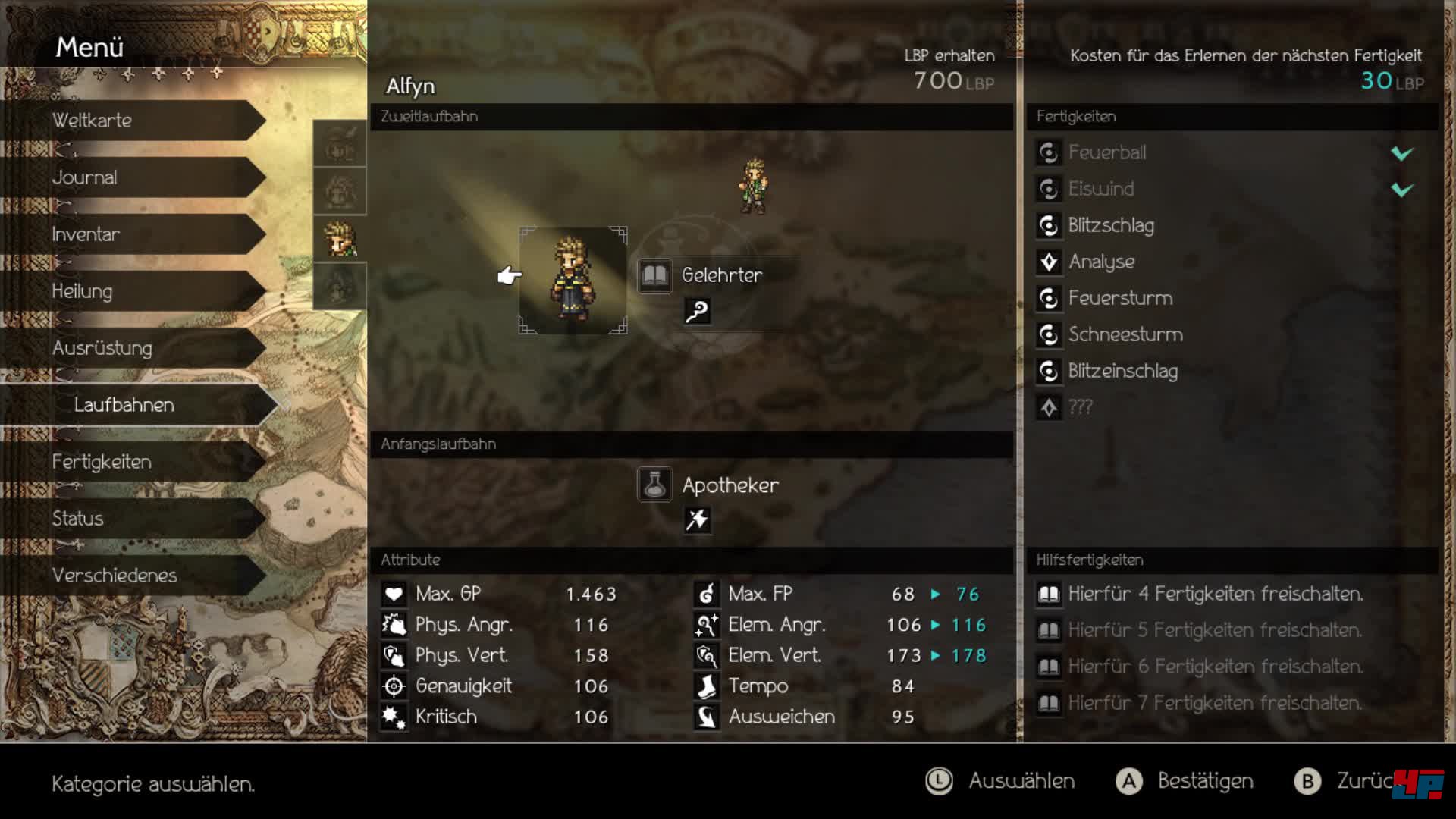This screenshot has height=819, width=1456.
Task: Open the Inventar menu
Action: click(x=136, y=234)
